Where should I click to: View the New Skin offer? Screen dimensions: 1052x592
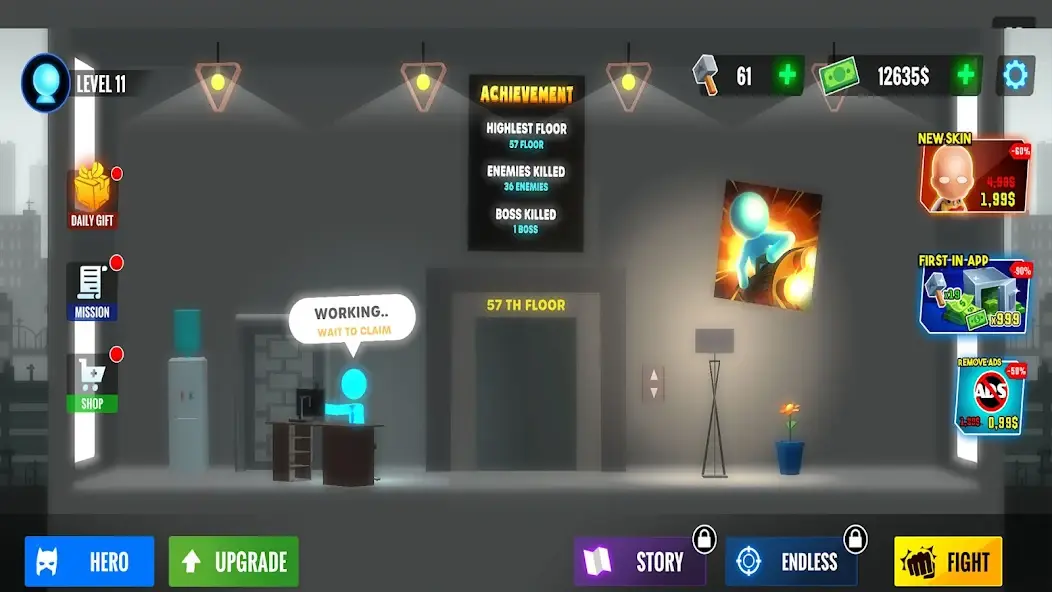[x=973, y=174]
